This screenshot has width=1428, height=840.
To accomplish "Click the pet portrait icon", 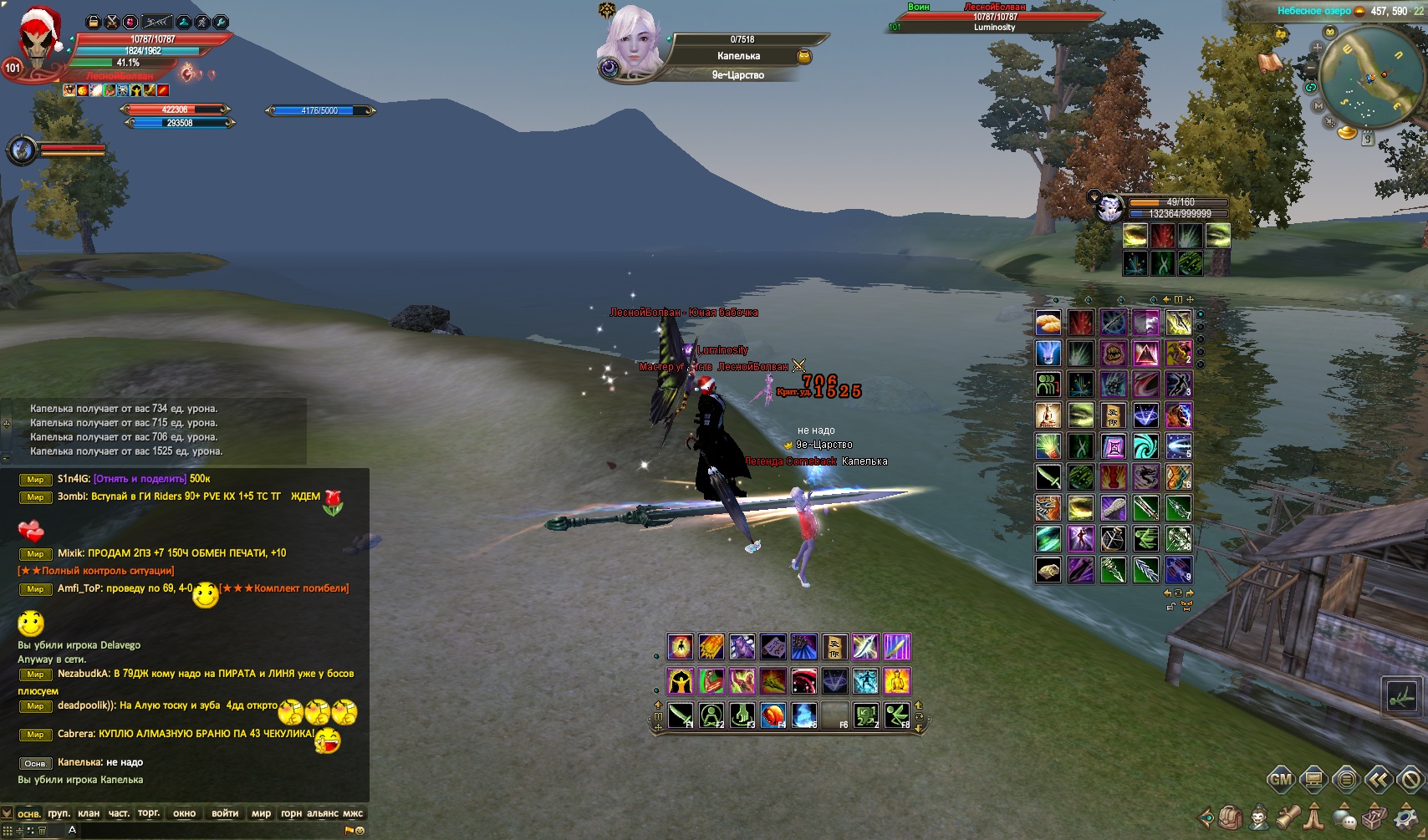I will [x=1110, y=207].
